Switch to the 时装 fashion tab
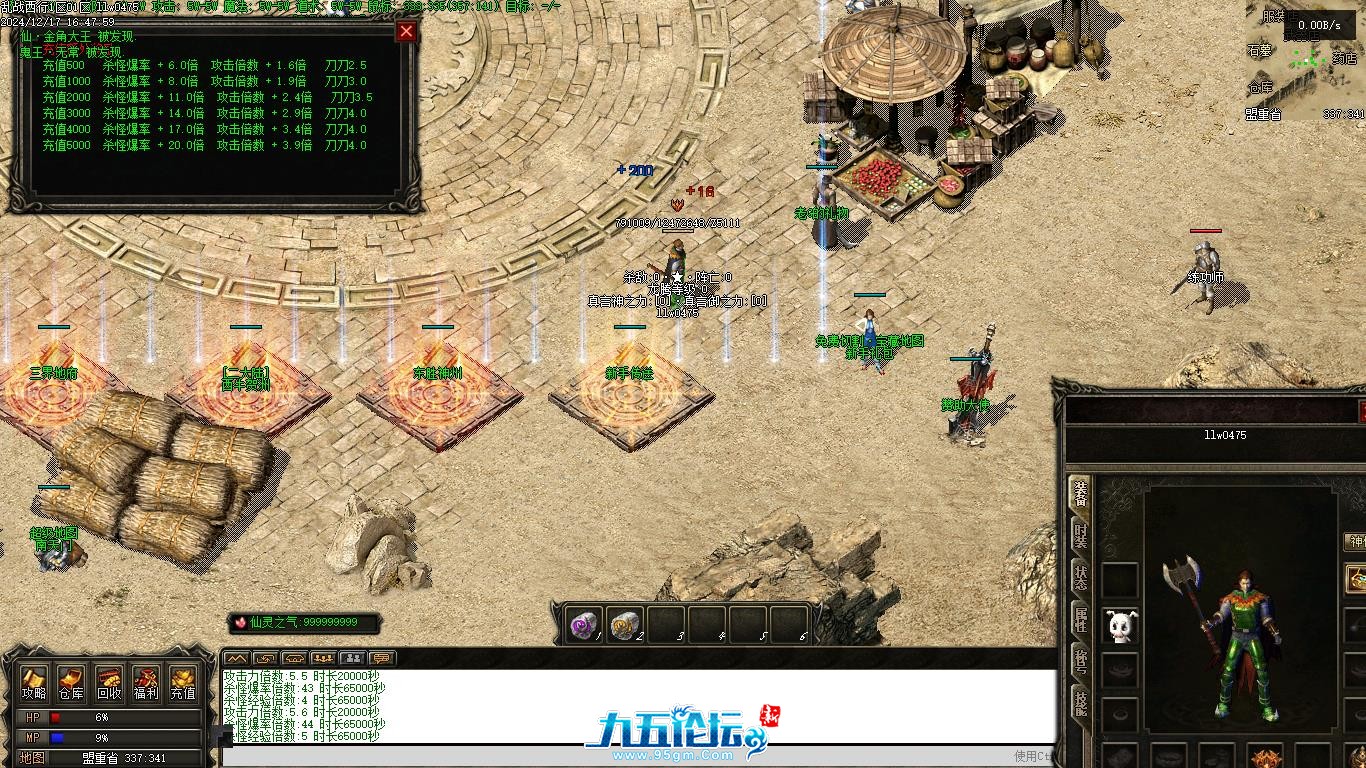The width and height of the screenshot is (1366, 768). [x=1080, y=535]
